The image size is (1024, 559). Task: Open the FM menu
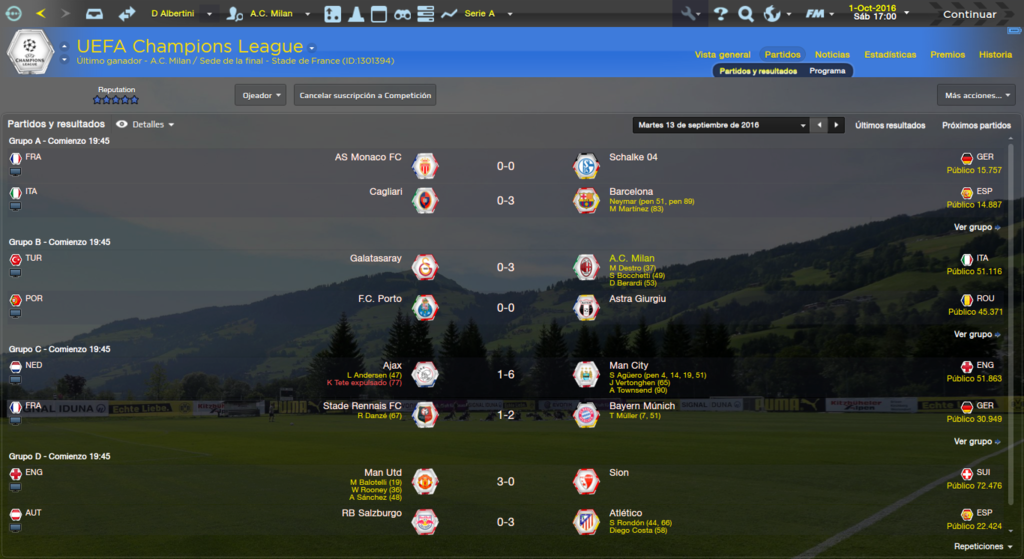point(820,14)
